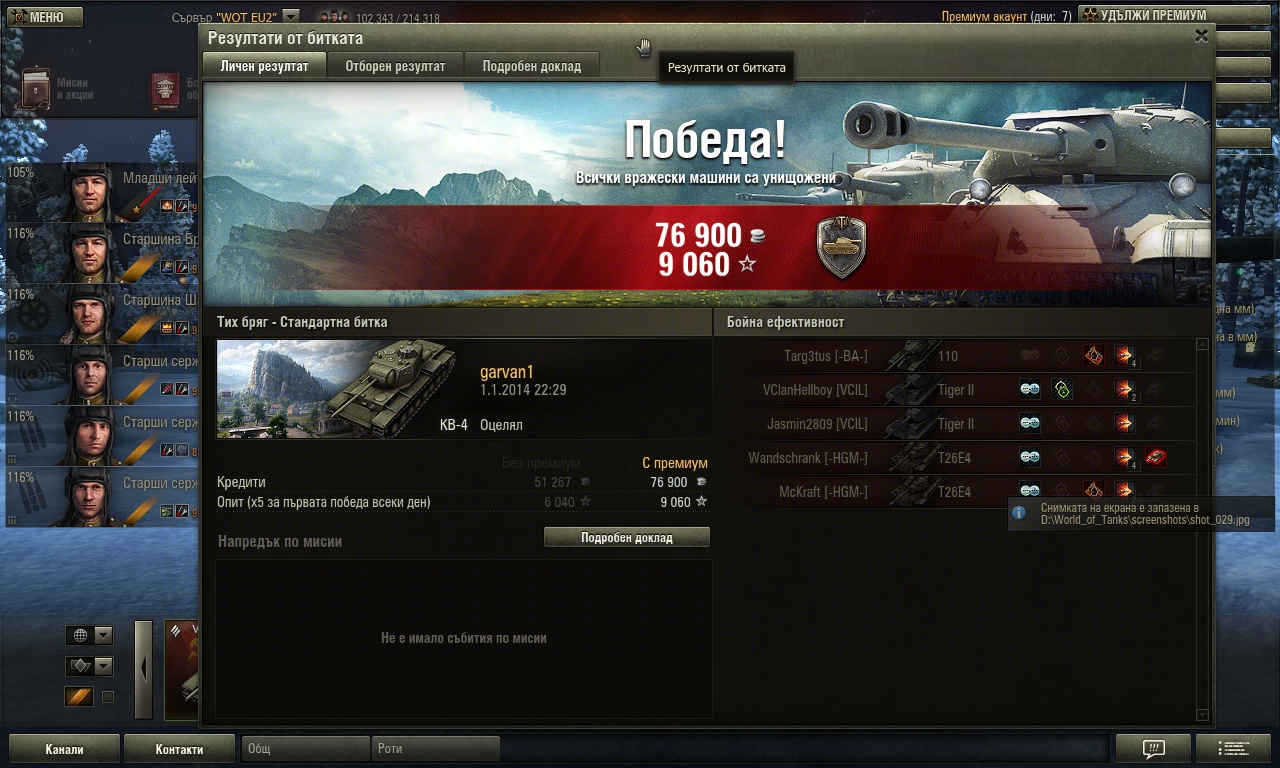The height and width of the screenshot is (768, 1280).
Task: Switch to the Личен резултат tab
Action: pyautogui.click(x=264, y=66)
